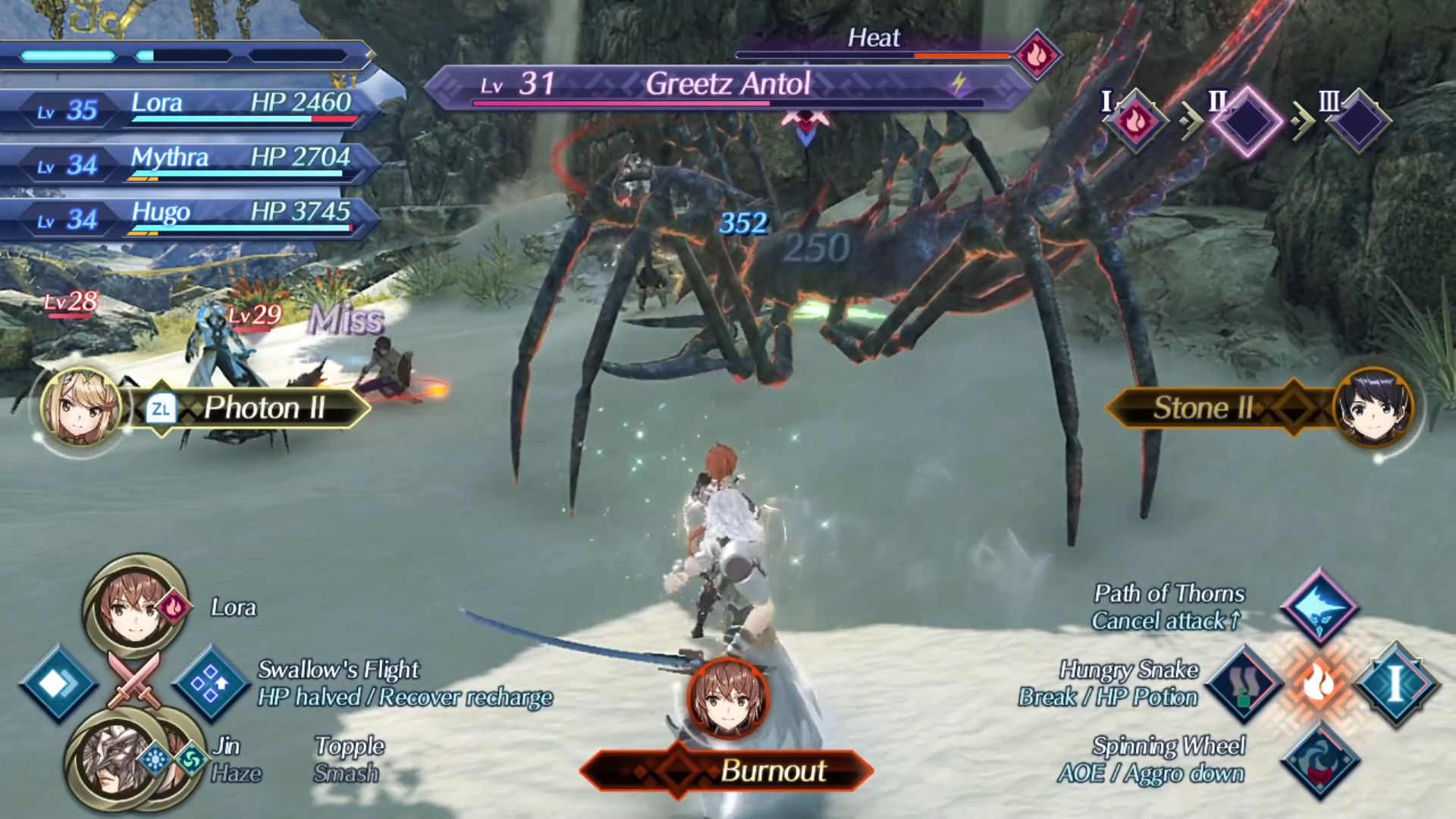Use Hugo's Stone II blade special
The height and width of the screenshot is (819, 1456).
1206,409
